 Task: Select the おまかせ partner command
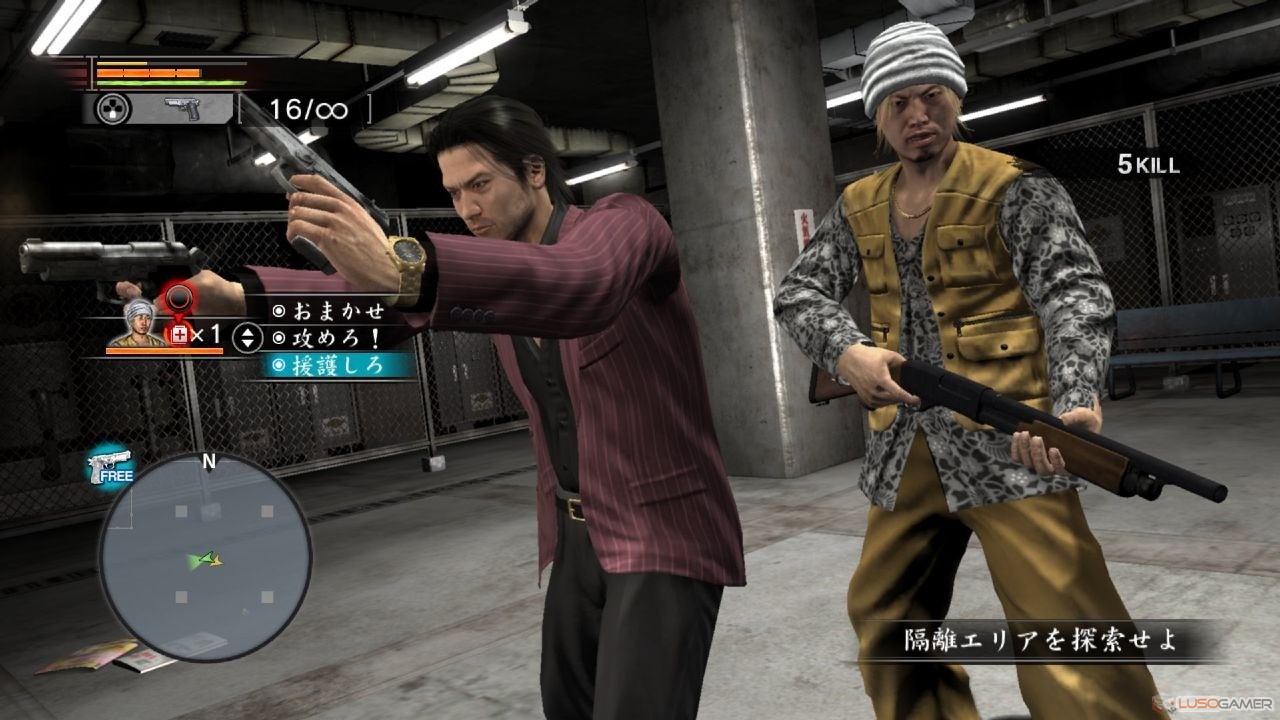pos(329,311)
